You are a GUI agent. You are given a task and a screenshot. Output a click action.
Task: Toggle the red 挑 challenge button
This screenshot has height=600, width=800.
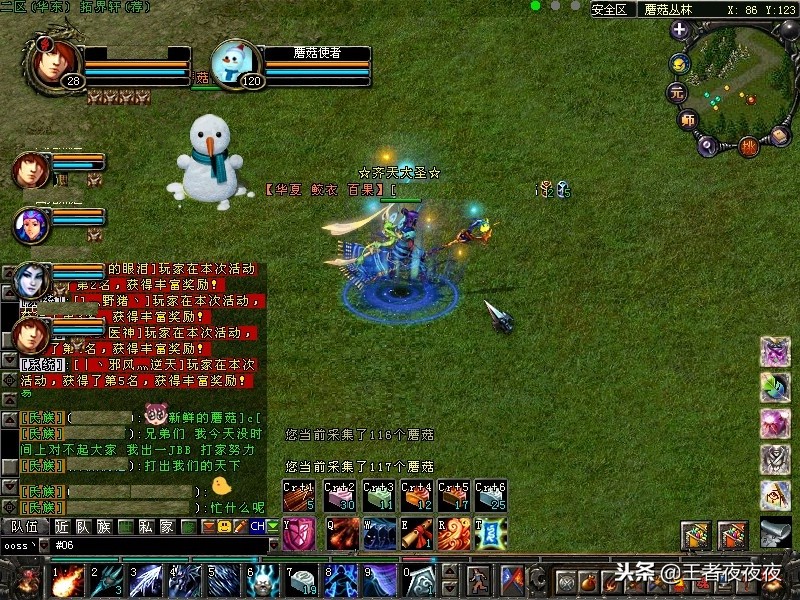click(x=748, y=148)
